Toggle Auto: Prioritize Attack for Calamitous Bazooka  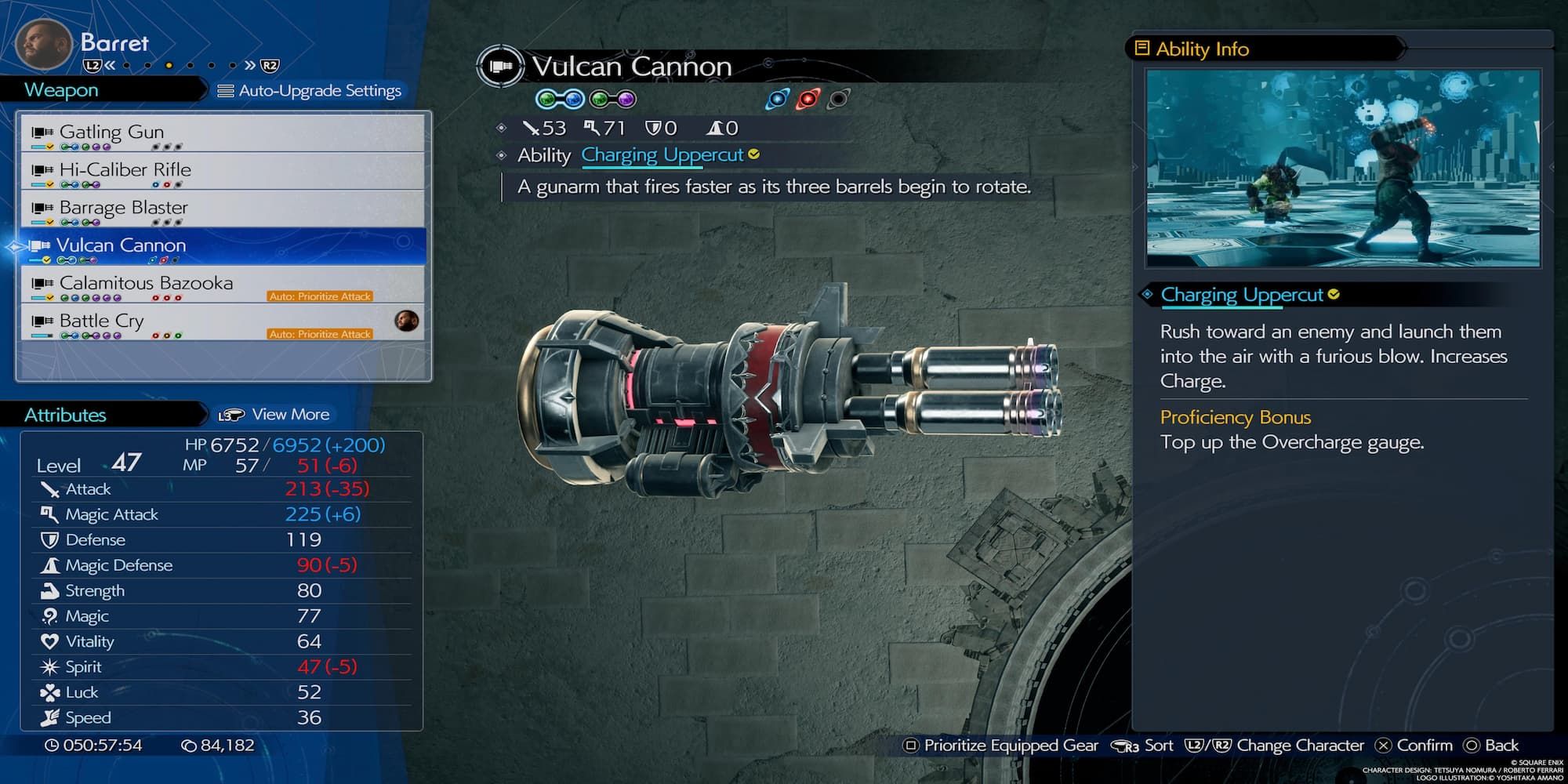[321, 296]
